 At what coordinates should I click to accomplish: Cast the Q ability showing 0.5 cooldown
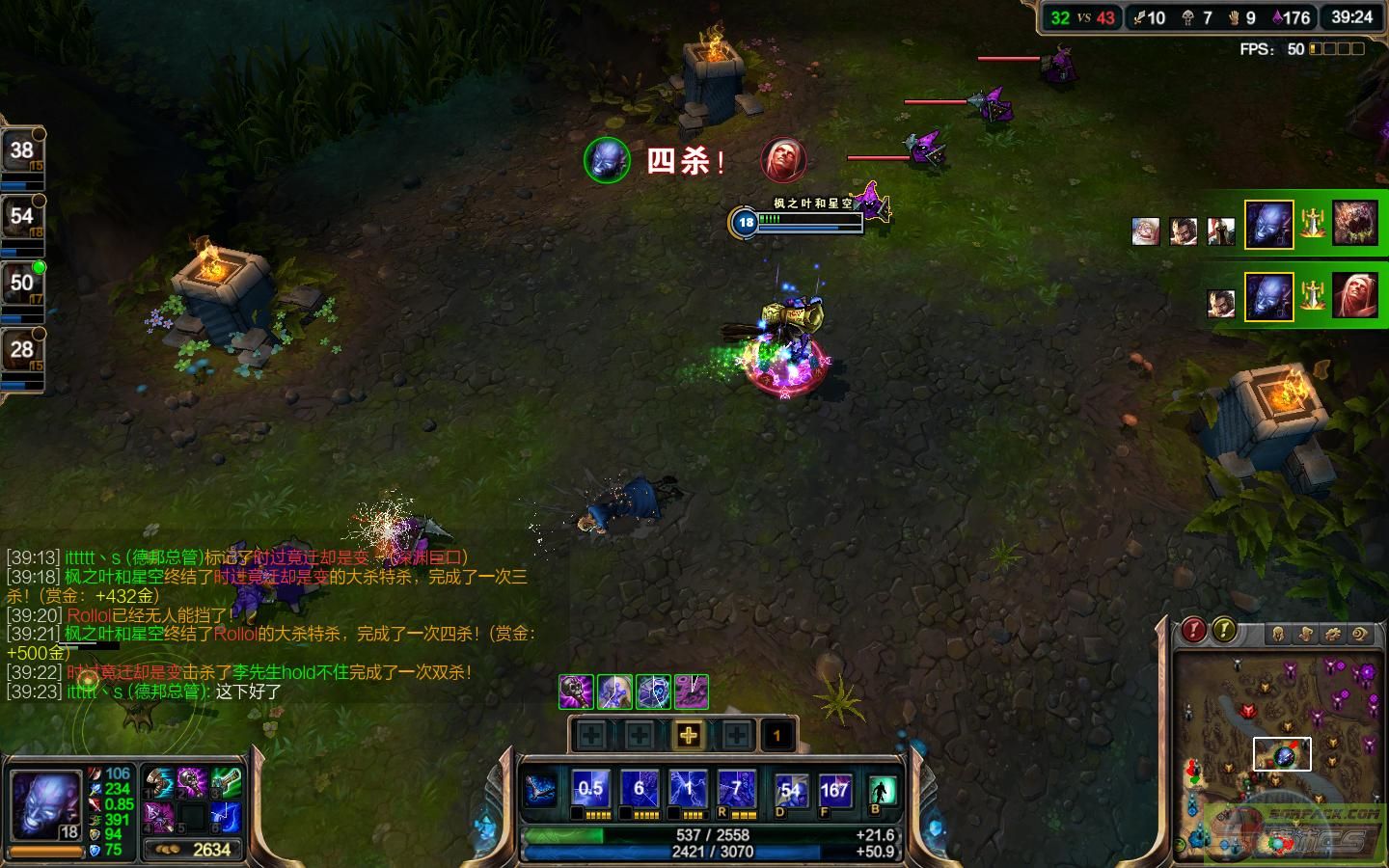point(590,790)
